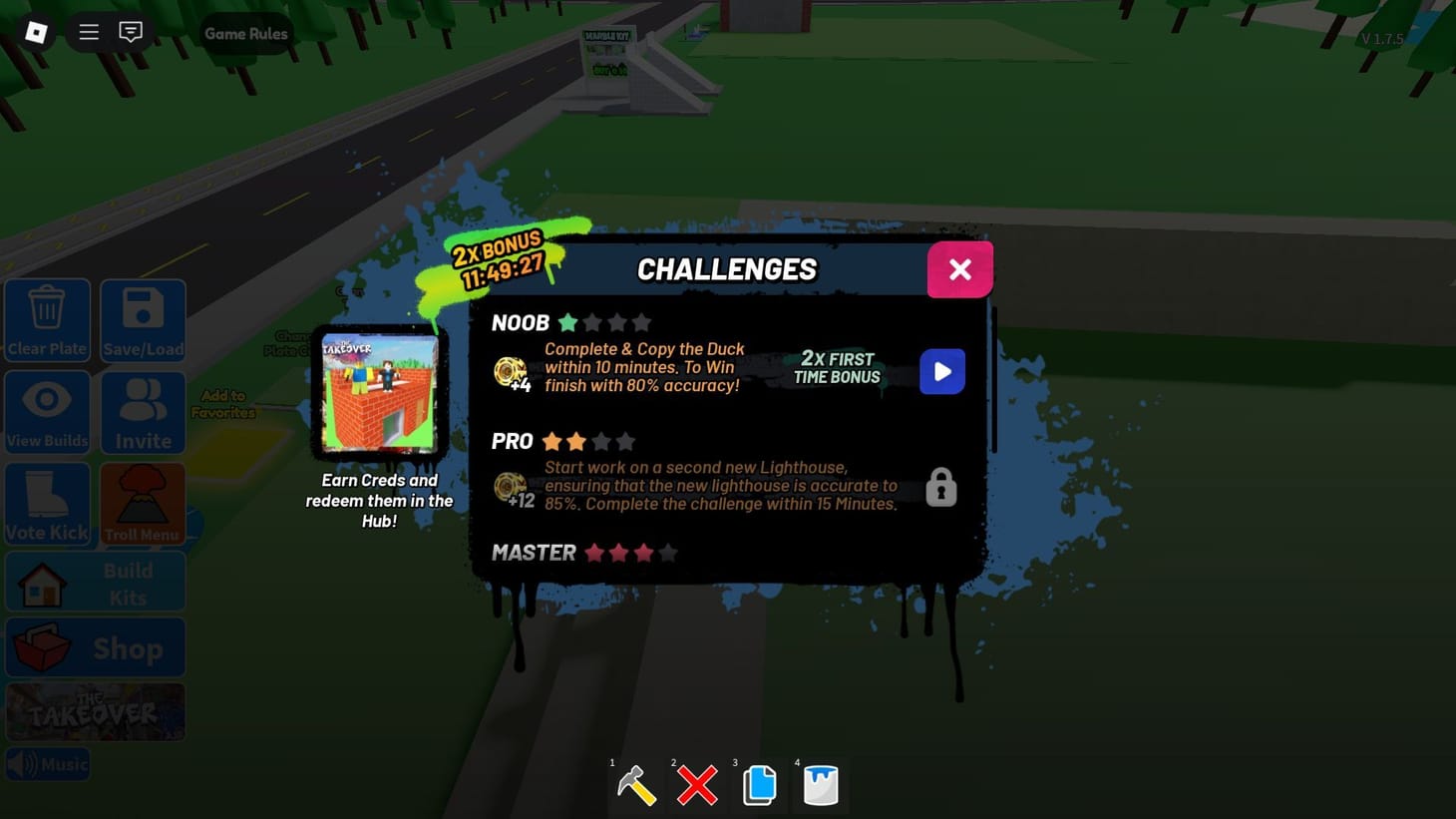Open Save/Load with the floppy disk icon

tap(142, 320)
